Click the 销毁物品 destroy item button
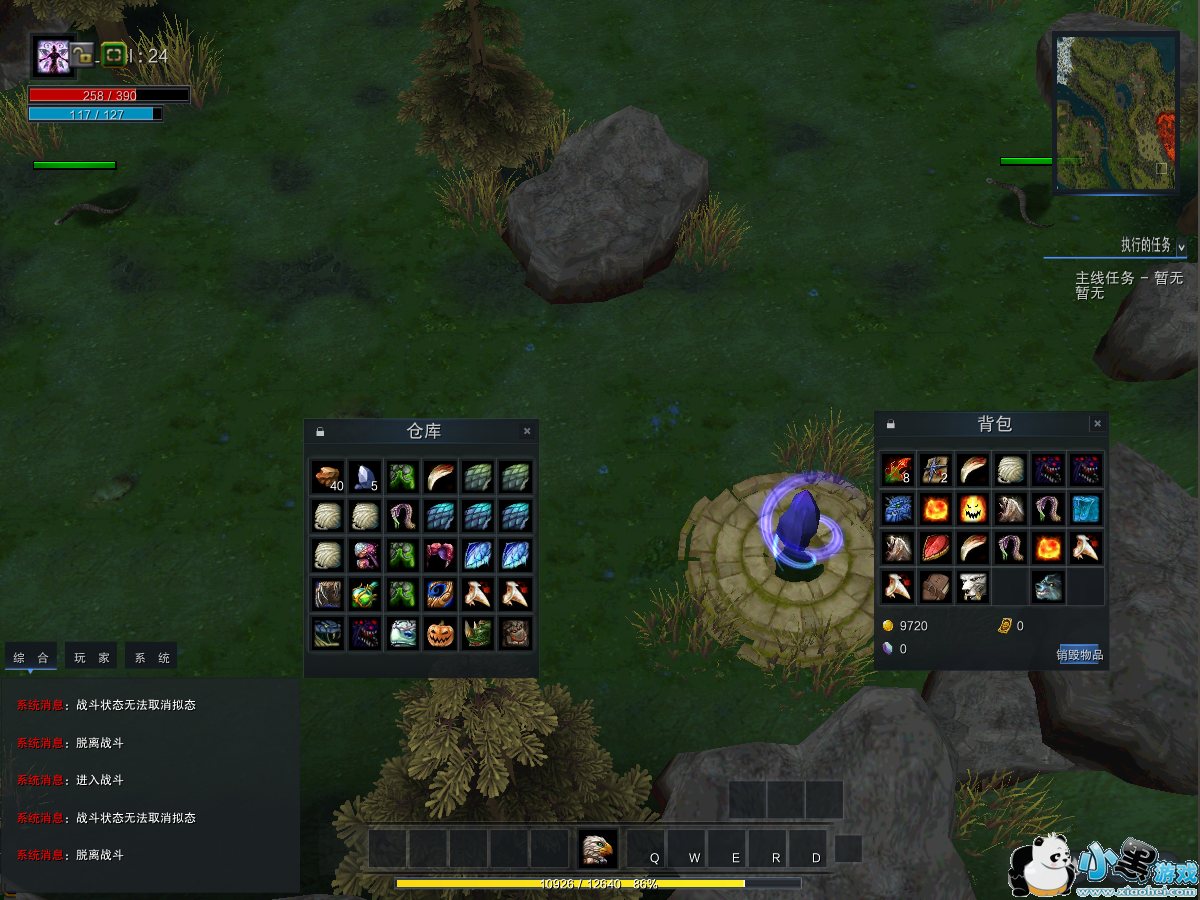 (x=1079, y=655)
